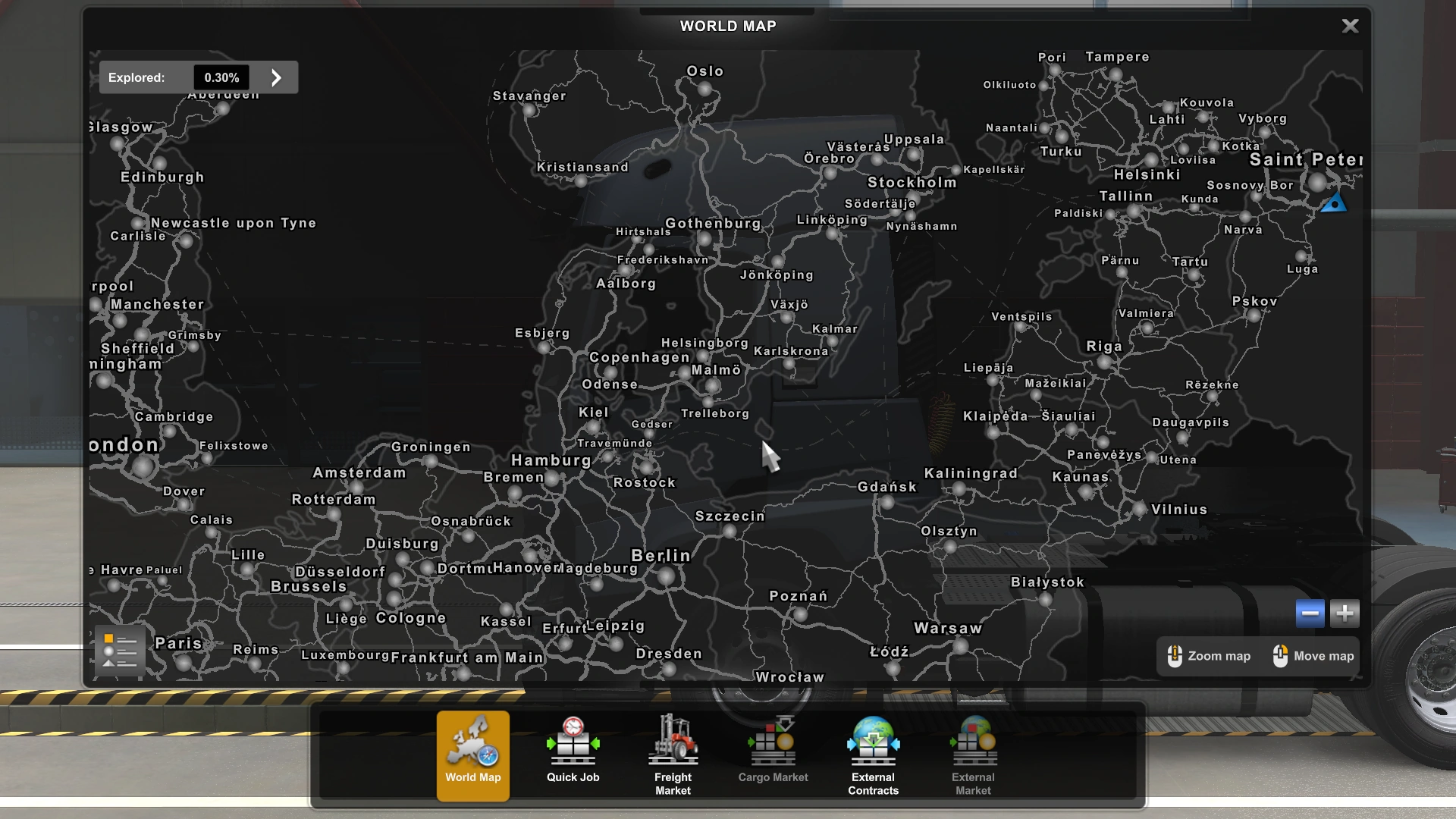1456x819 pixels.
Task: Zoom out using the minus button
Action: (x=1309, y=613)
